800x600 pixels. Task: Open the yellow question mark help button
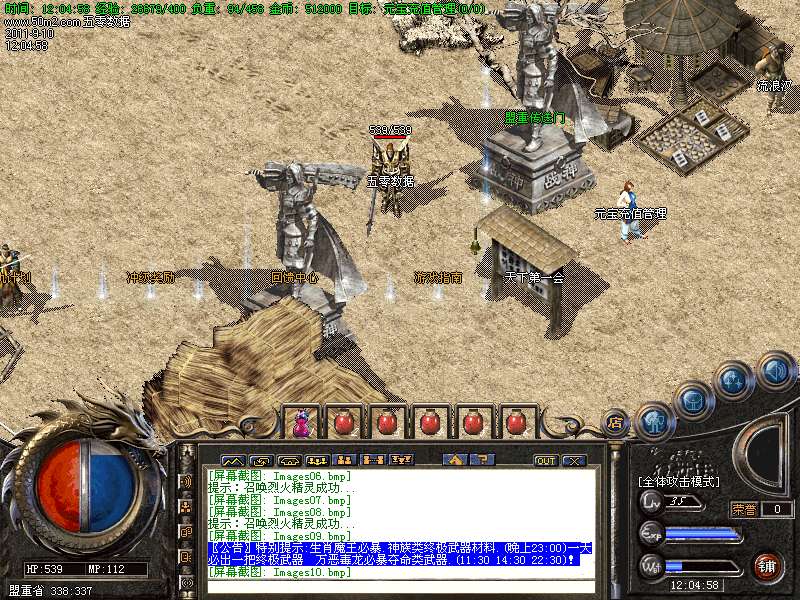point(482,460)
